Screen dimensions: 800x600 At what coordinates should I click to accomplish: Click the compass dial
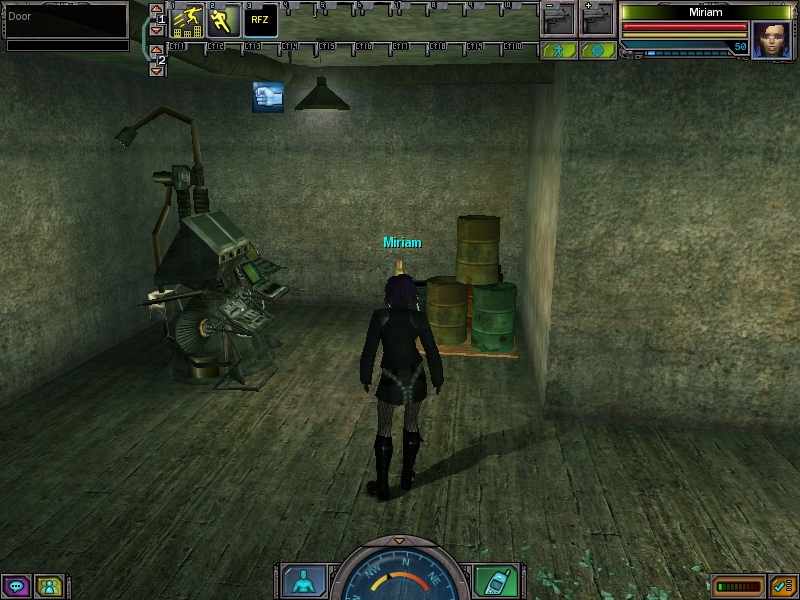399,575
